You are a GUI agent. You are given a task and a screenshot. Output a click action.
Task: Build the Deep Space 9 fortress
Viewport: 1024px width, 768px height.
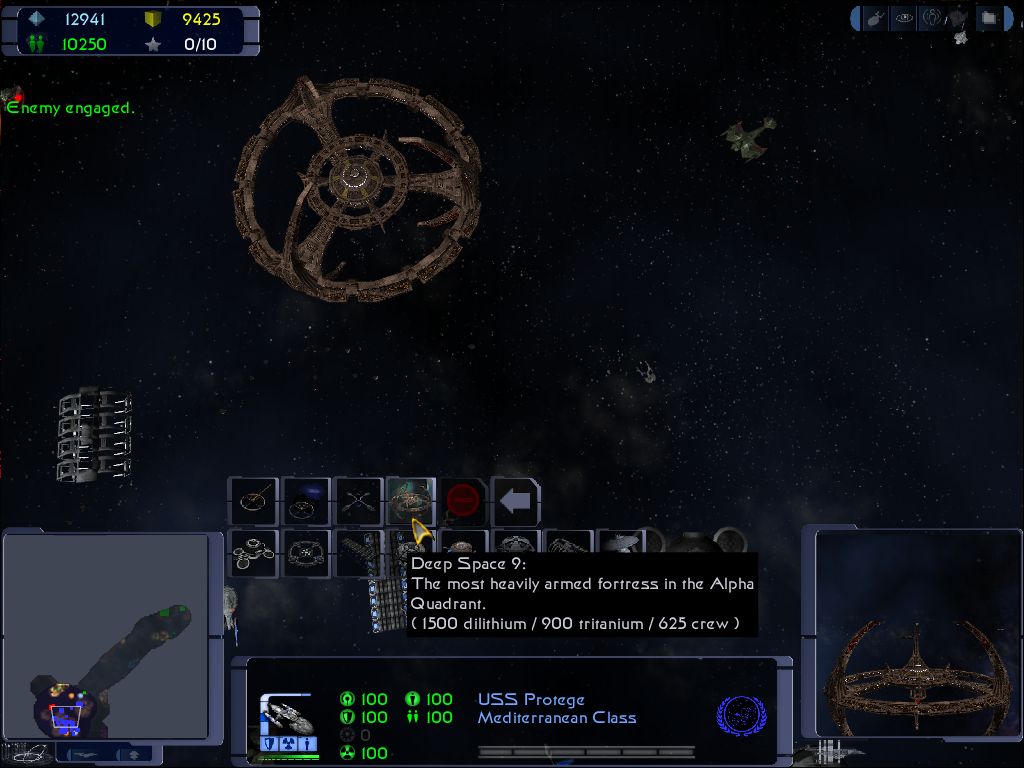(x=410, y=500)
